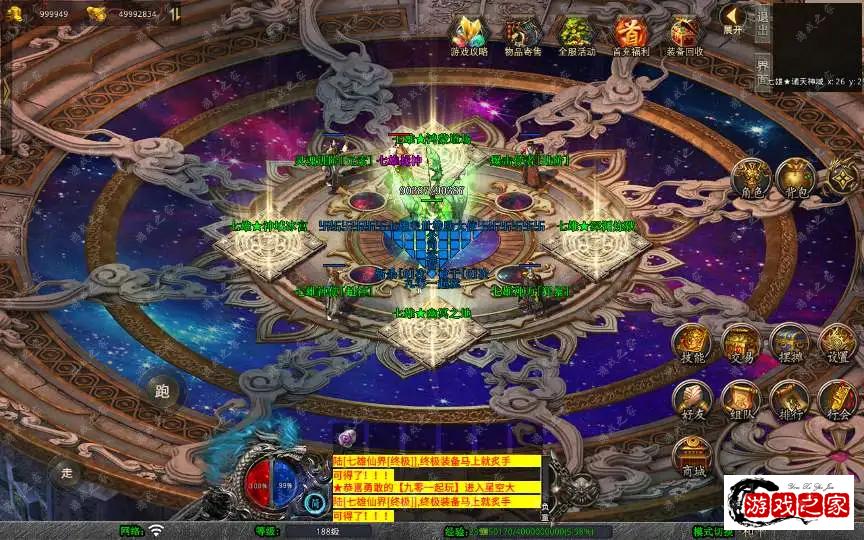
Task: Open the 商城 shop
Action: coord(692,457)
